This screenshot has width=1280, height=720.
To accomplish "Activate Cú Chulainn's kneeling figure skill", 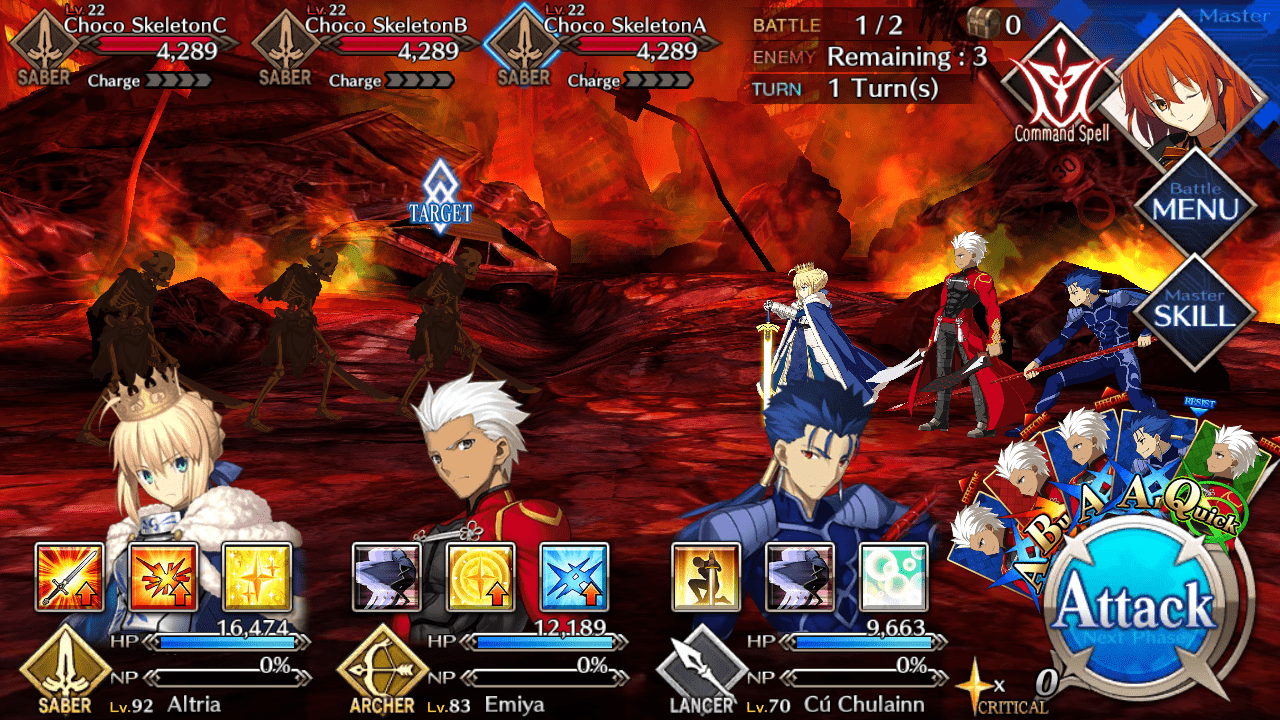I will 706,577.
